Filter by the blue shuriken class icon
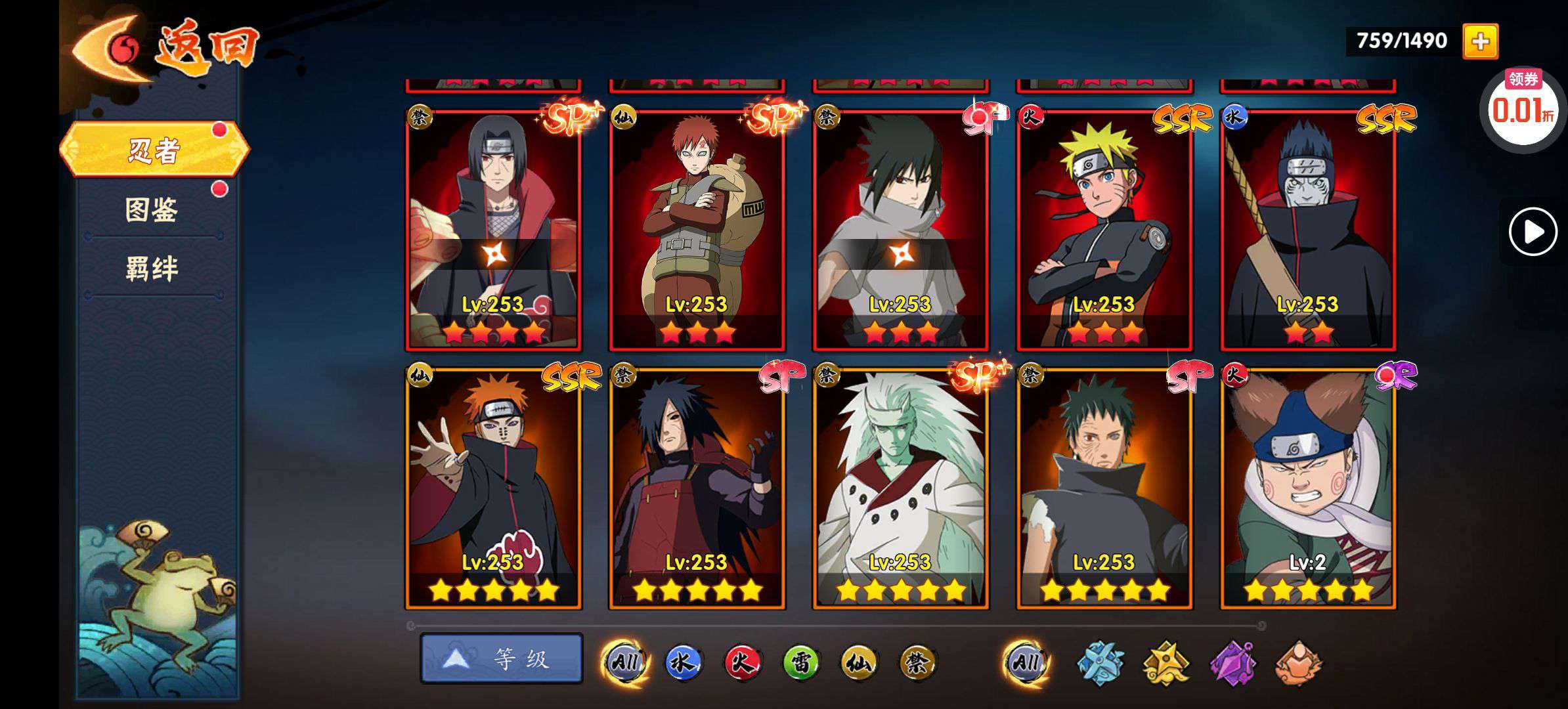1568x709 pixels. tap(1100, 662)
